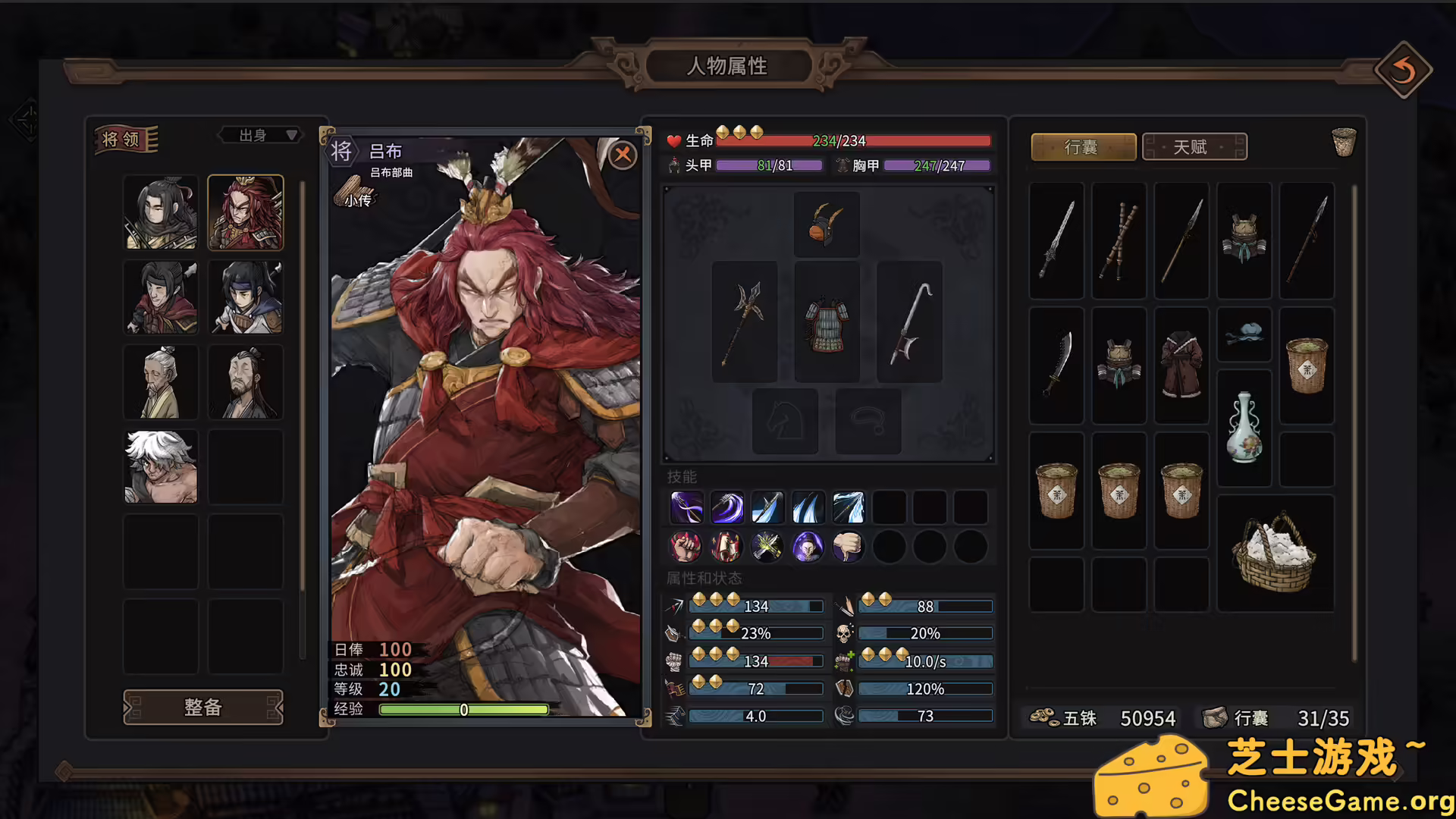Close Lü Bu's character portrait
This screenshot has height=819, width=1456.
622,155
